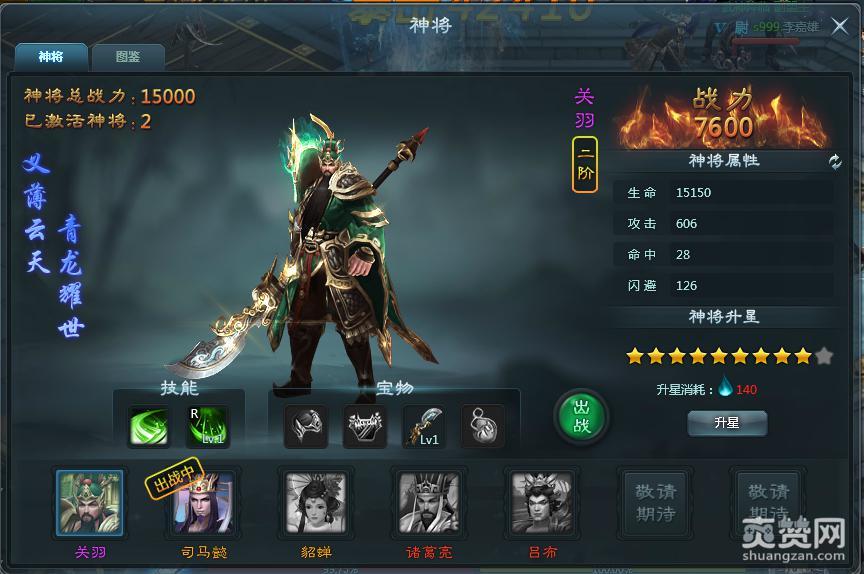Click the 升星 button
Screen dimensions: 864x574
tap(727, 423)
